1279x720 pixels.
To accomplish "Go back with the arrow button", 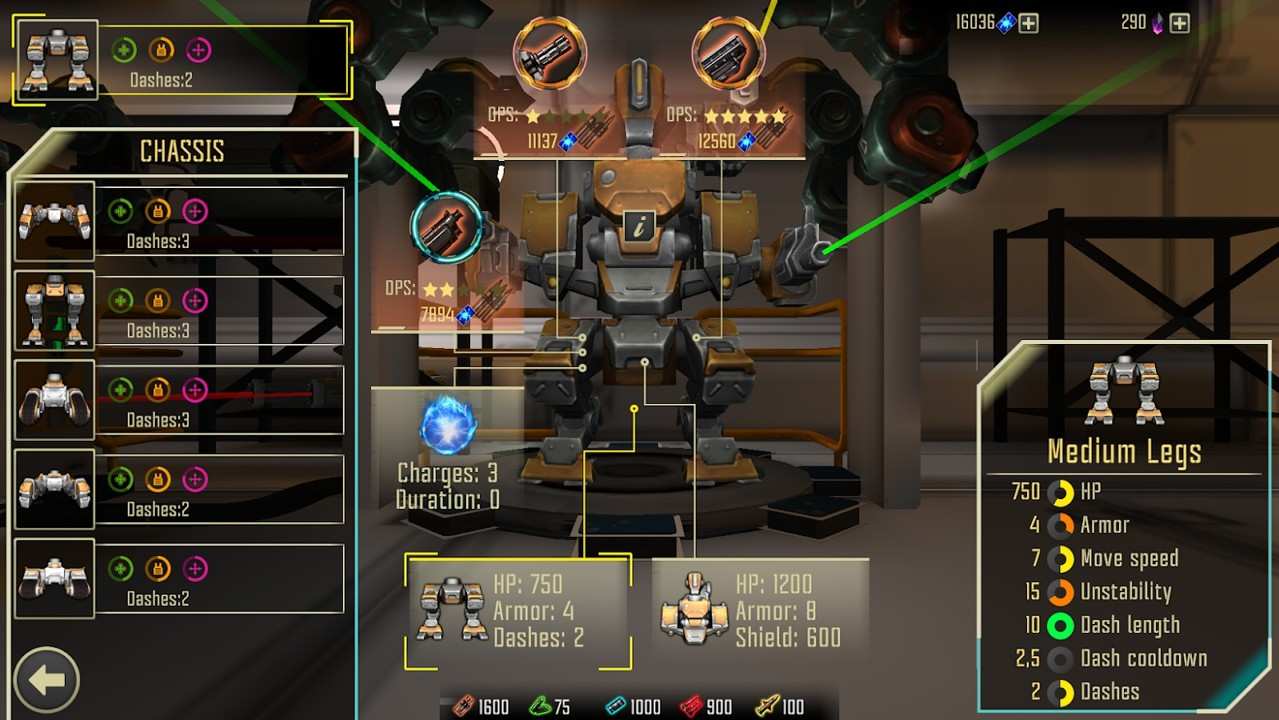I will pyautogui.click(x=46, y=680).
